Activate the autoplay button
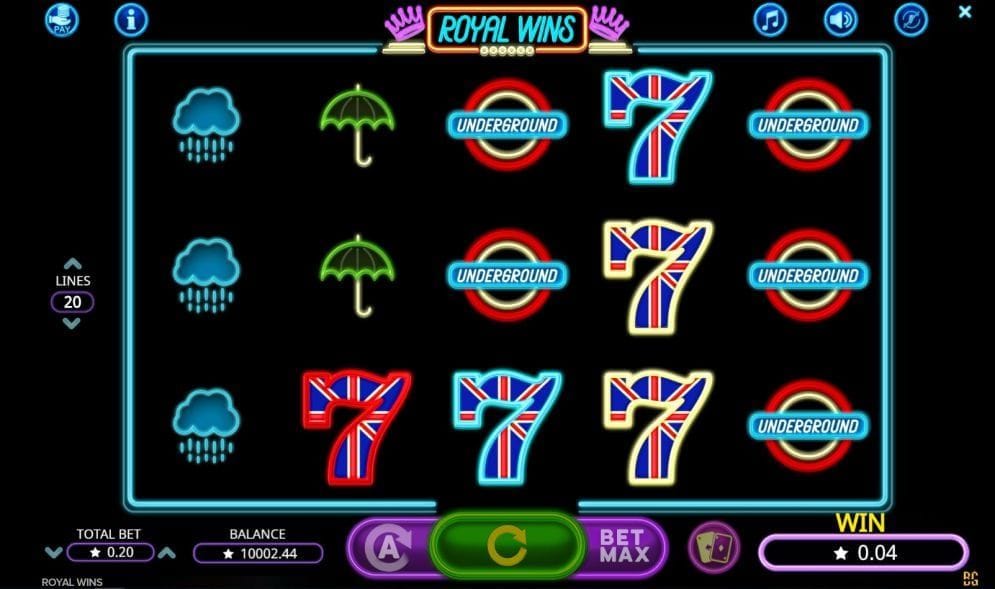This screenshot has width=995, height=589. 387,547
